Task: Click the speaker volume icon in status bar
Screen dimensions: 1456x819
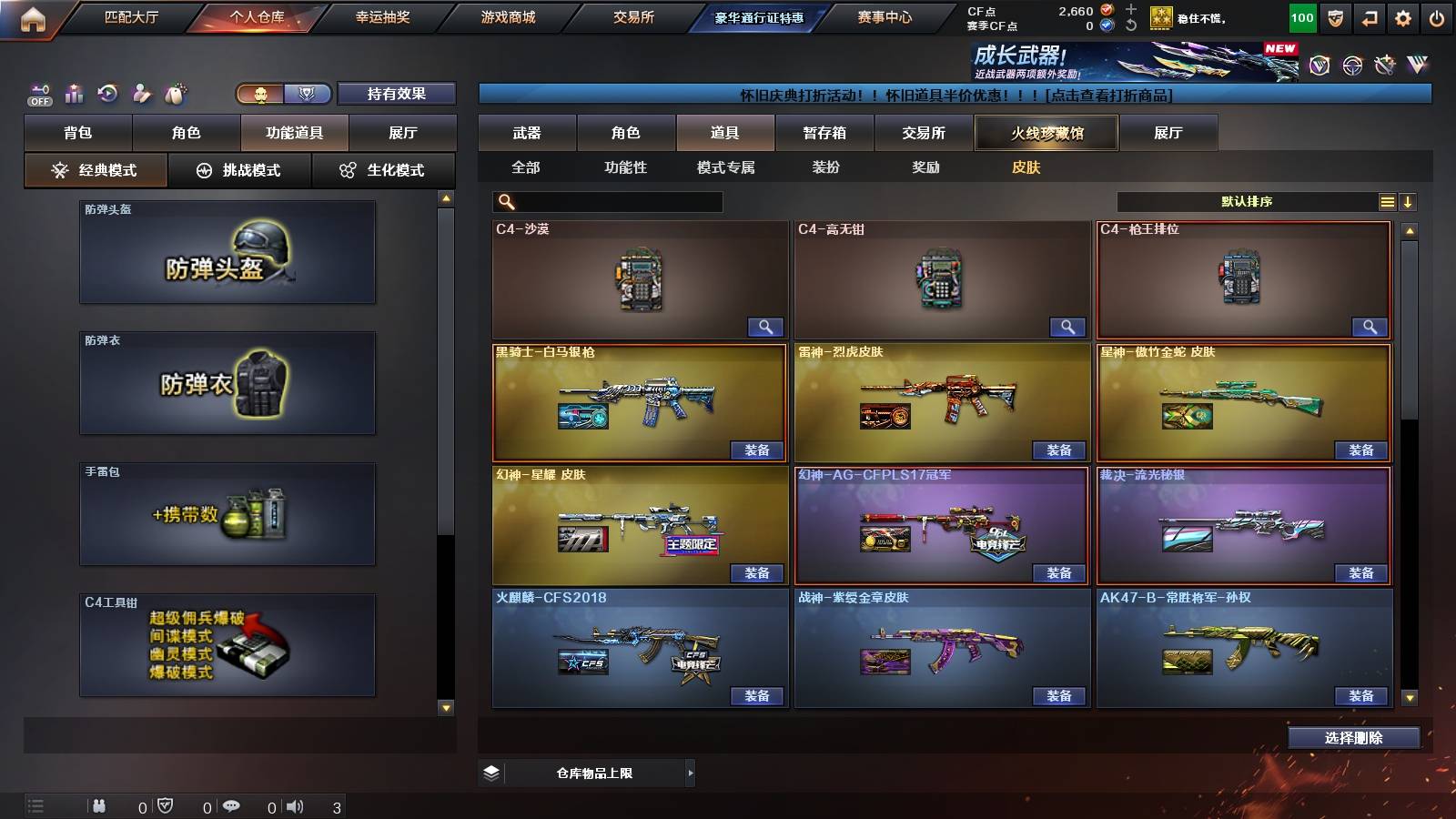Action: click(x=293, y=805)
